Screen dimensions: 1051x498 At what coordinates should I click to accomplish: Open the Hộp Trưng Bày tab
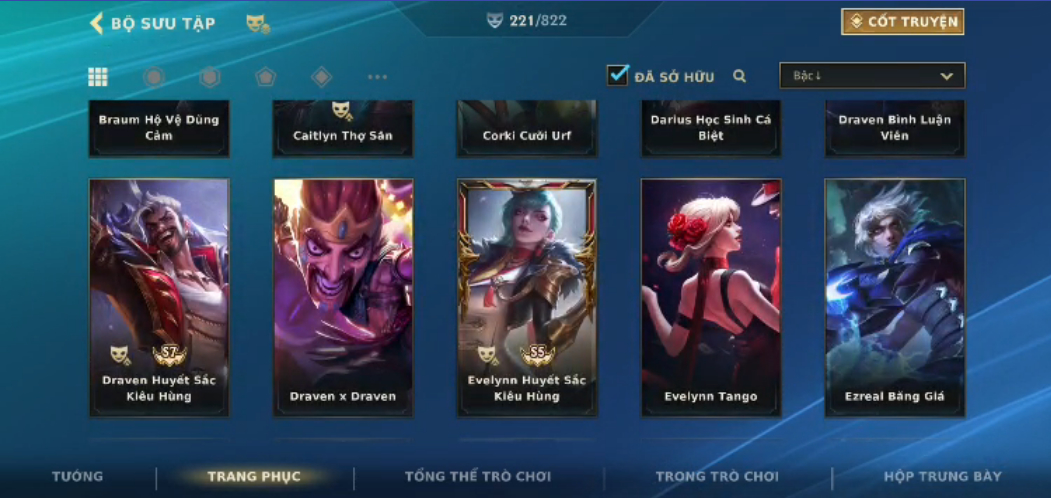[x=942, y=476]
